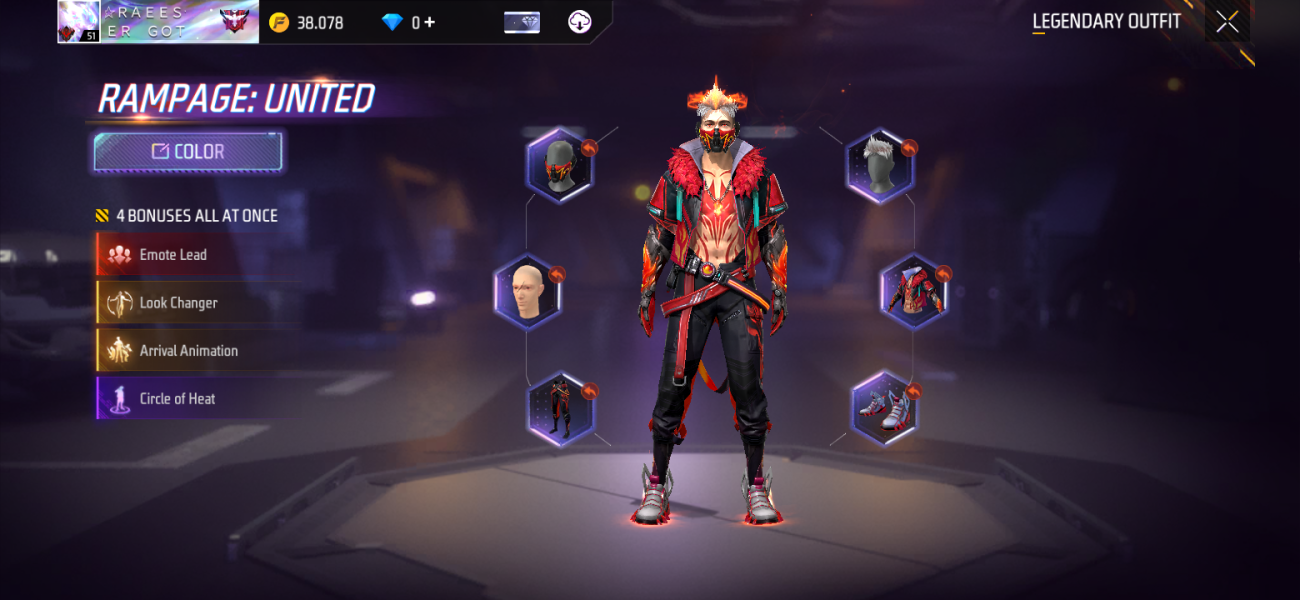Select the black pants outfit piece
The height and width of the screenshot is (600, 1300).
click(x=560, y=409)
